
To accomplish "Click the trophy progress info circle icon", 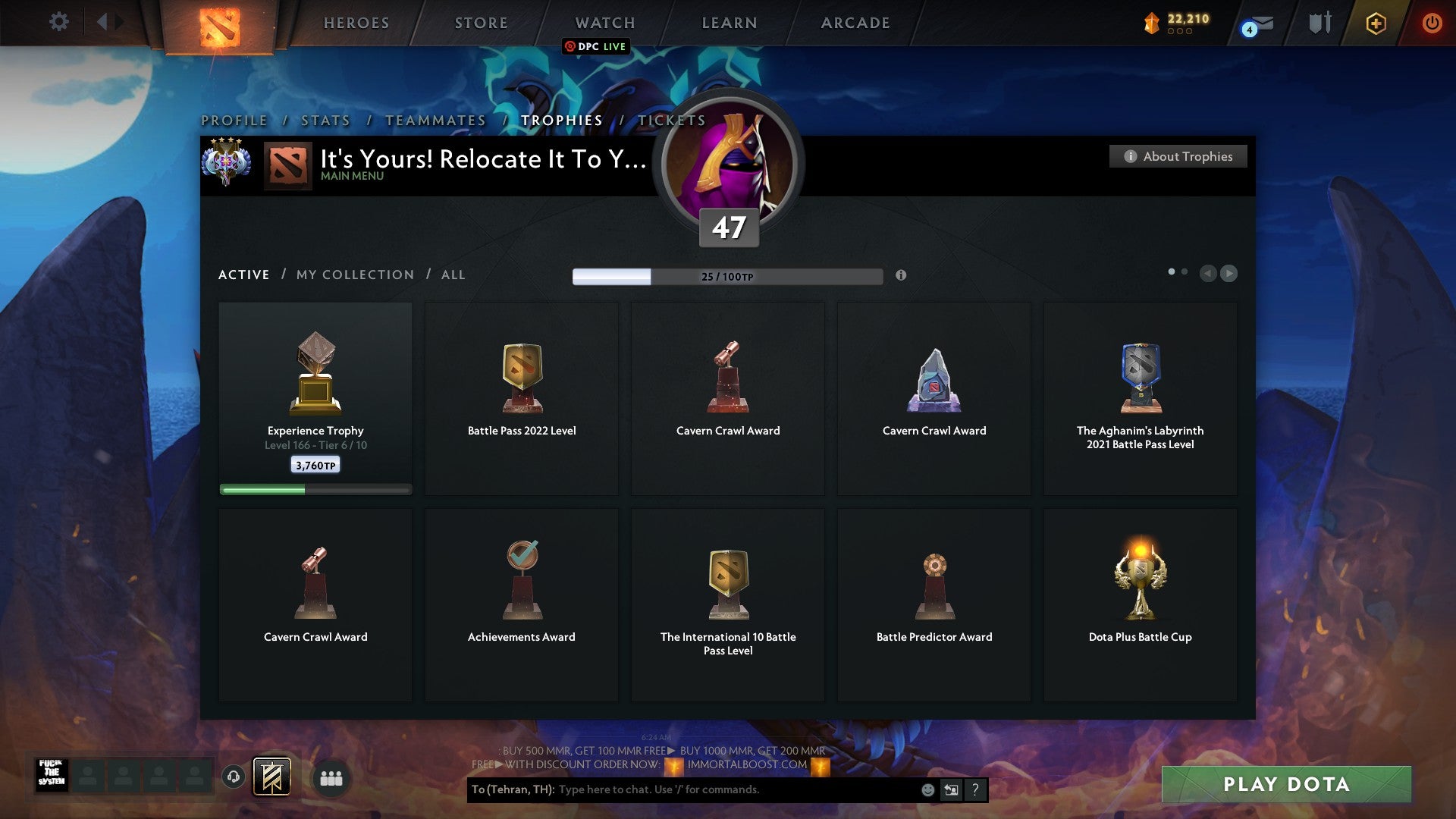I will [902, 276].
